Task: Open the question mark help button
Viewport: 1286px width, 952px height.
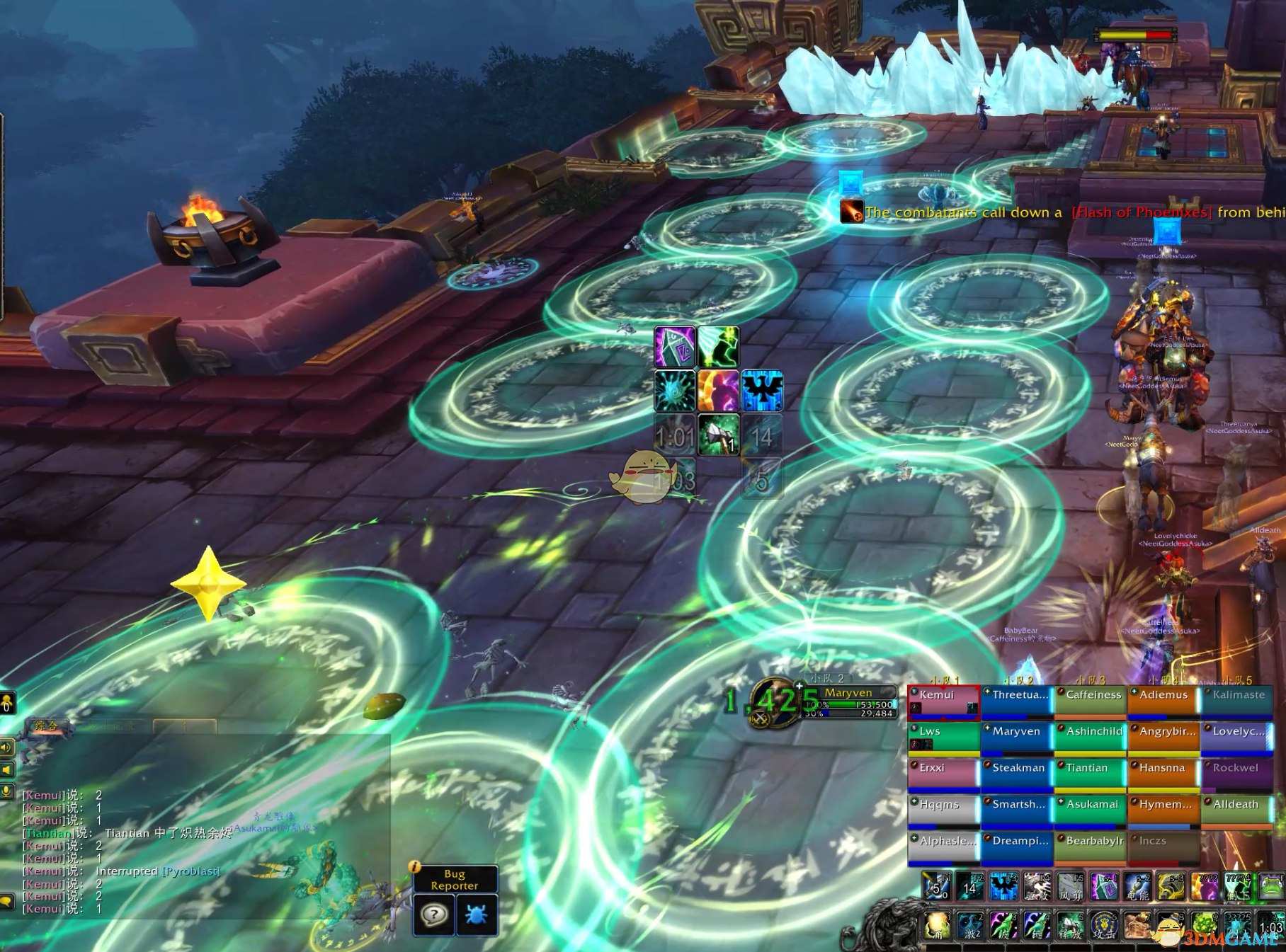Action: 434,915
